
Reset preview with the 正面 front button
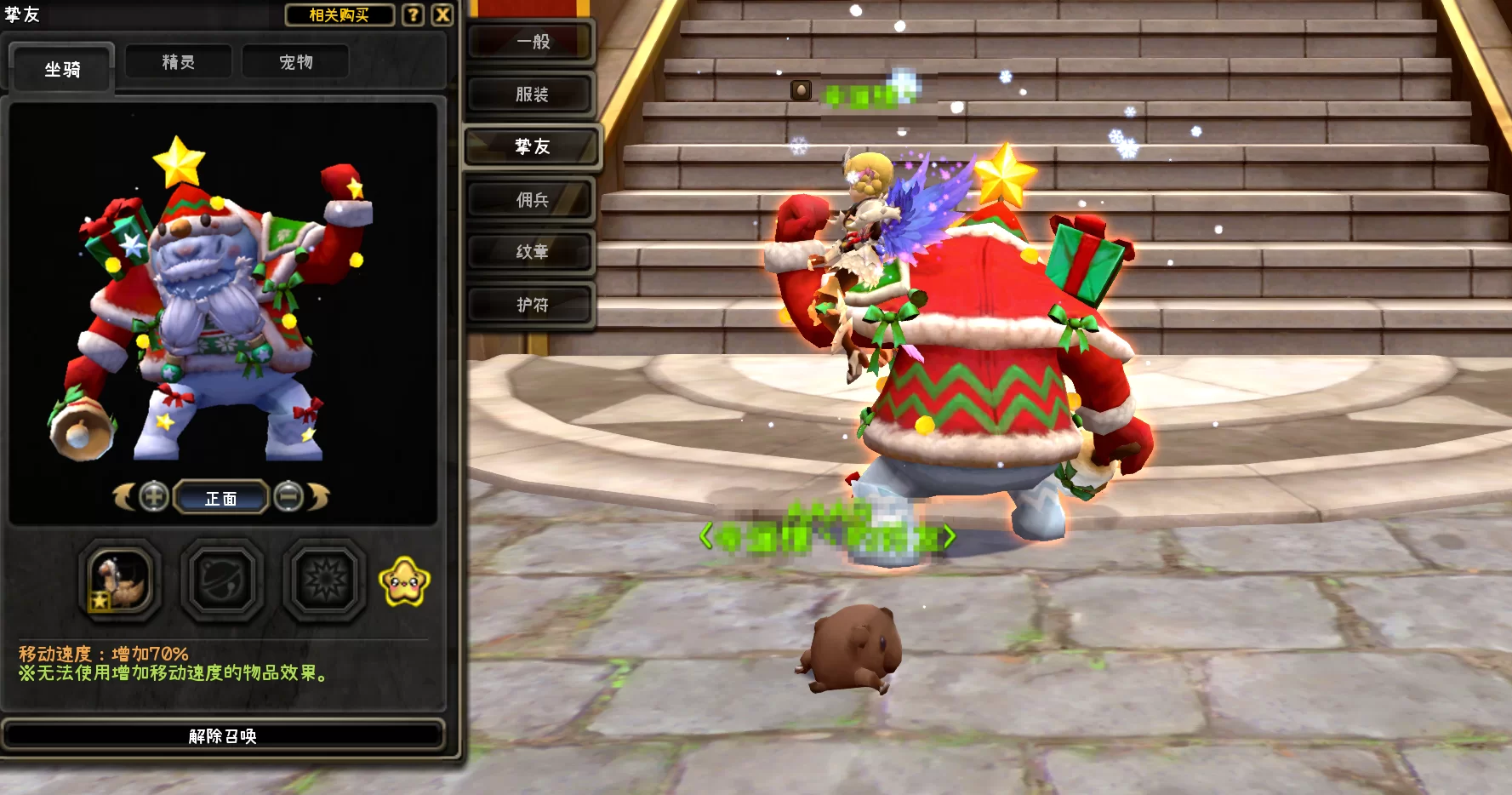(221, 498)
